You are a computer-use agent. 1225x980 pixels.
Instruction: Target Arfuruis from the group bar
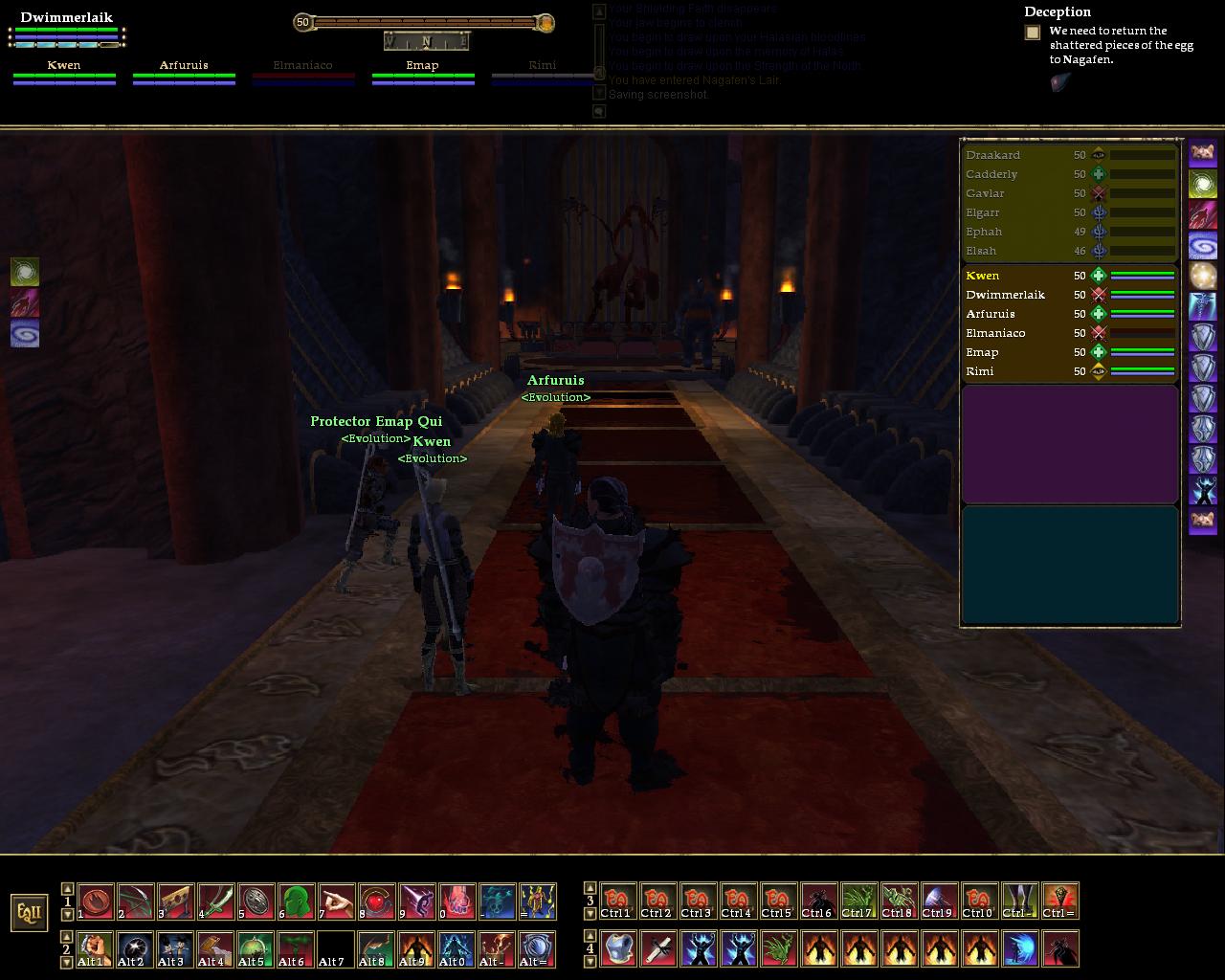pyautogui.click(x=184, y=66)
